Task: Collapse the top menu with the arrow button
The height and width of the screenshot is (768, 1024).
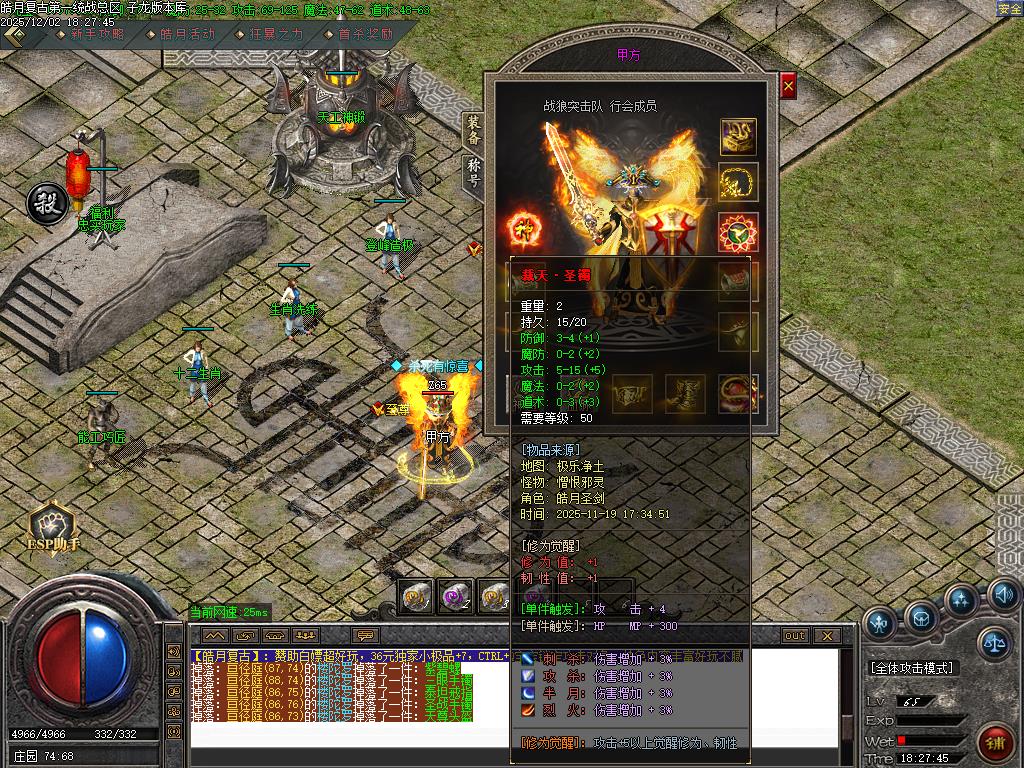Action: coord(15,34)
